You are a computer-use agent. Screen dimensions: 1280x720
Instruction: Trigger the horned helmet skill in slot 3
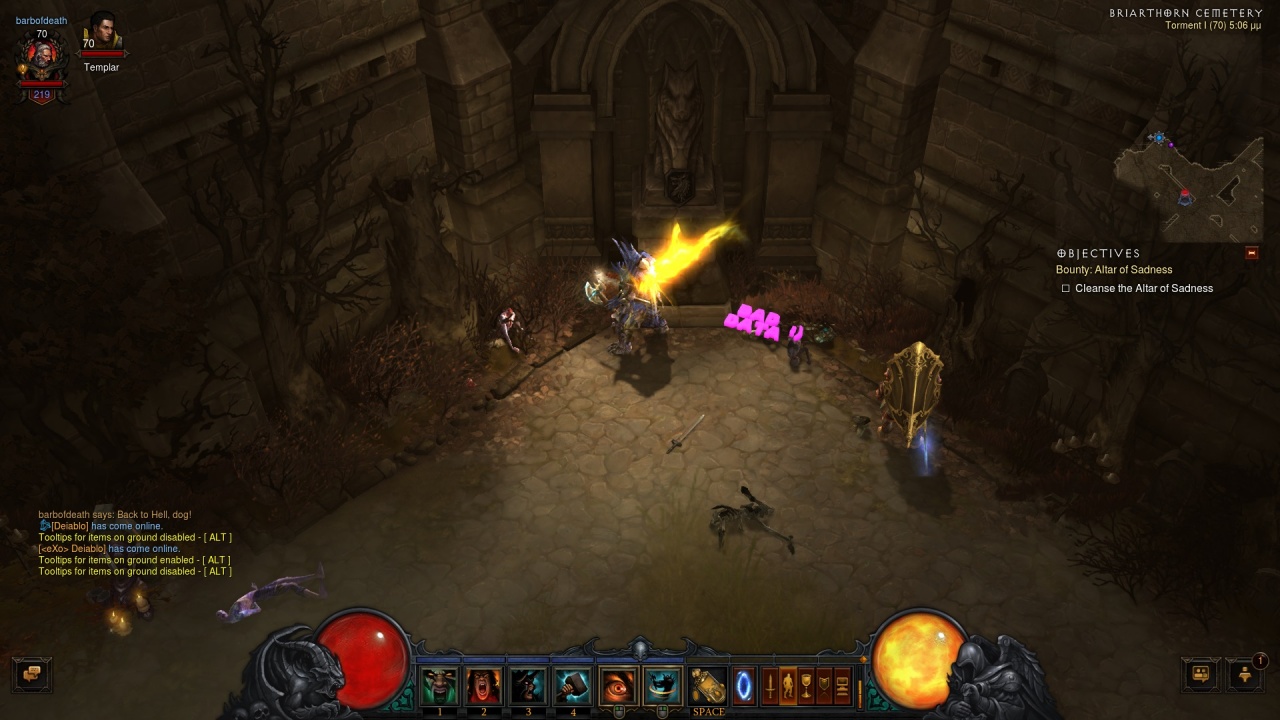[529, 686]
